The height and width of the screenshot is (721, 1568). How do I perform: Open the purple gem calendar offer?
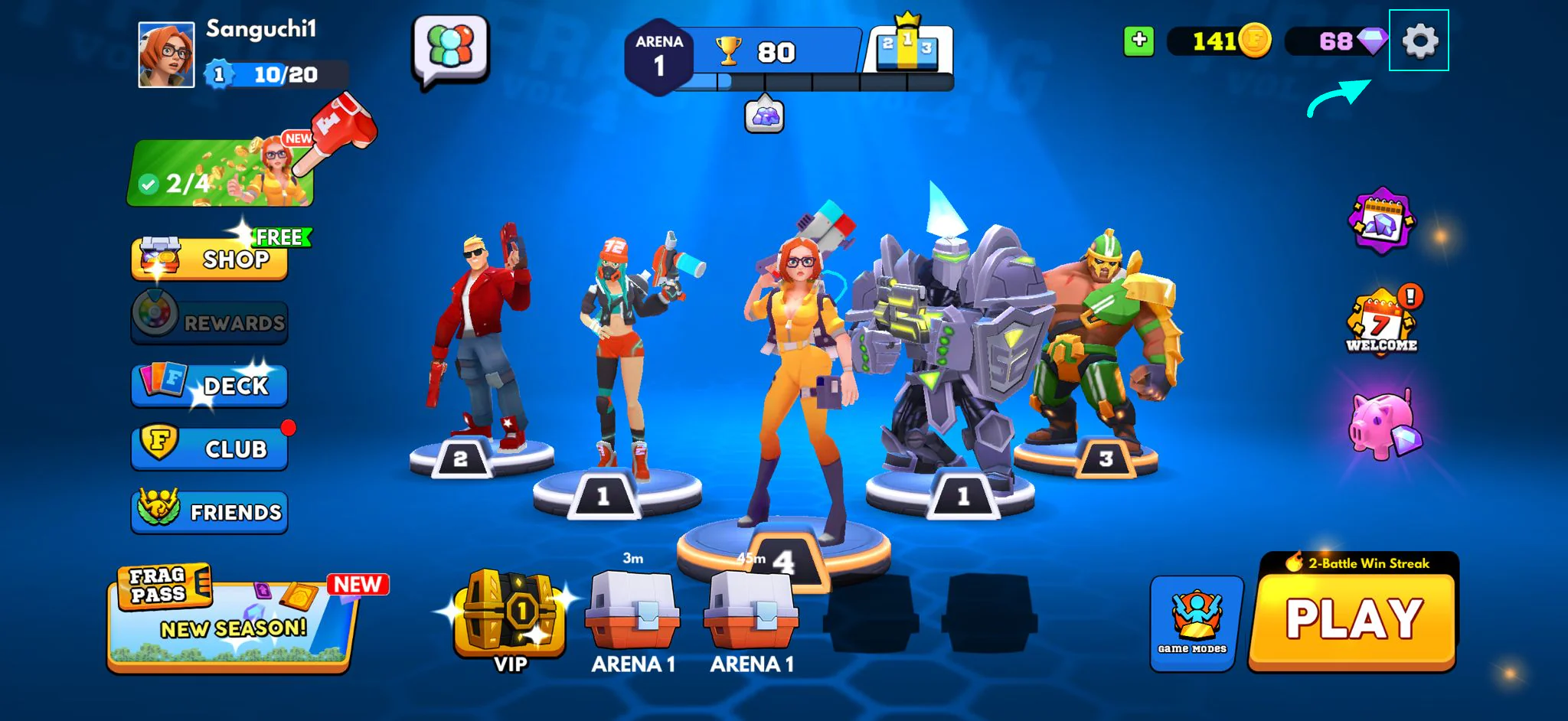click(1381, 220)
